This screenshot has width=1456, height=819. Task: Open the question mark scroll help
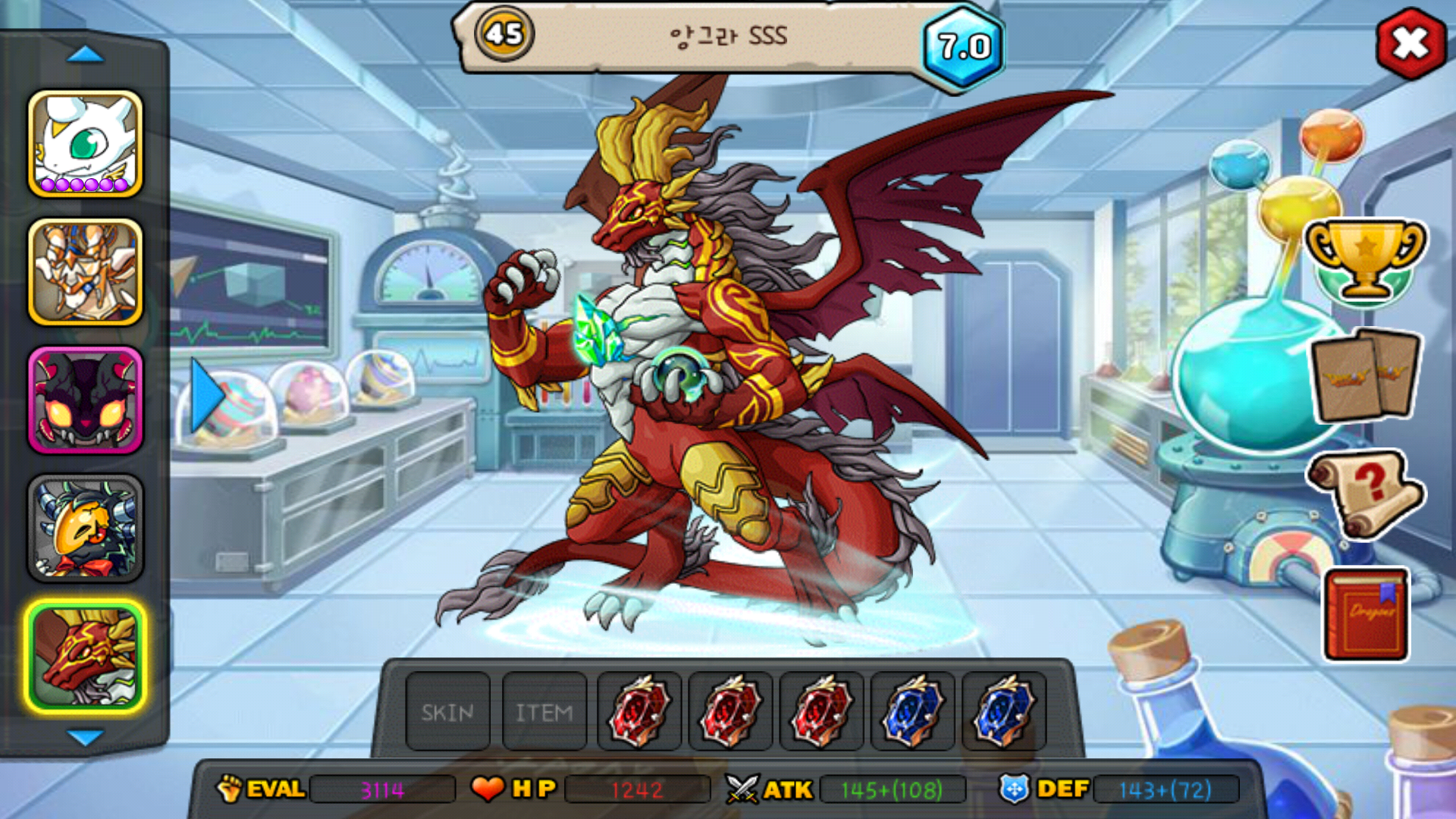click(1365, 493)
